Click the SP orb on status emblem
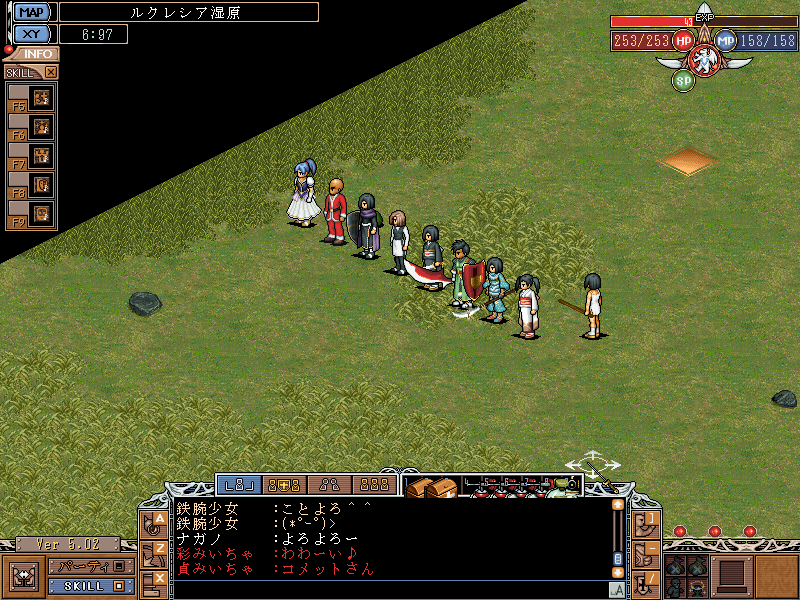The width and height of the screenshot is (800, 600). (x=683, y=80)
